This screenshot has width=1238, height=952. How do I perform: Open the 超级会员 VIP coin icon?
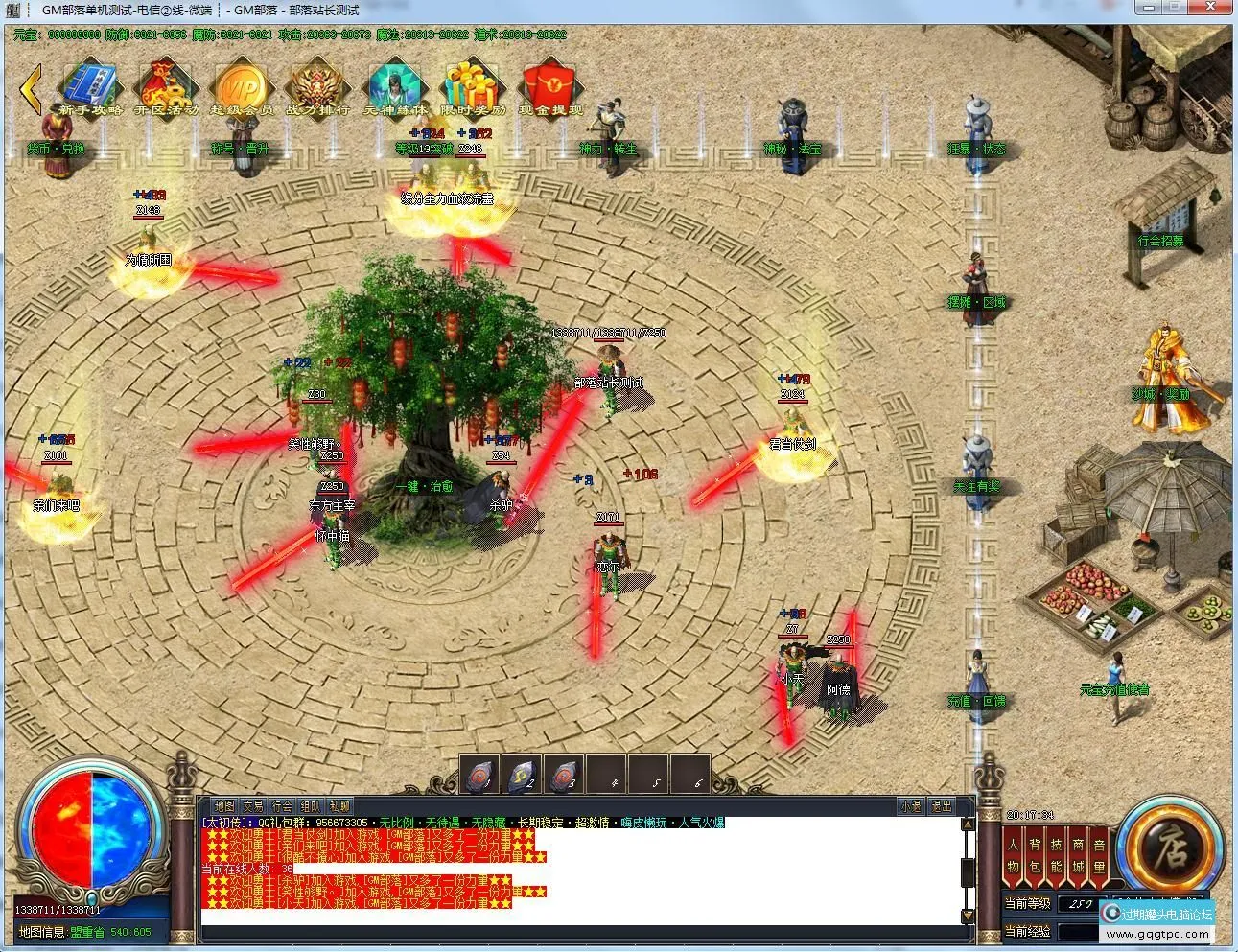241,88
